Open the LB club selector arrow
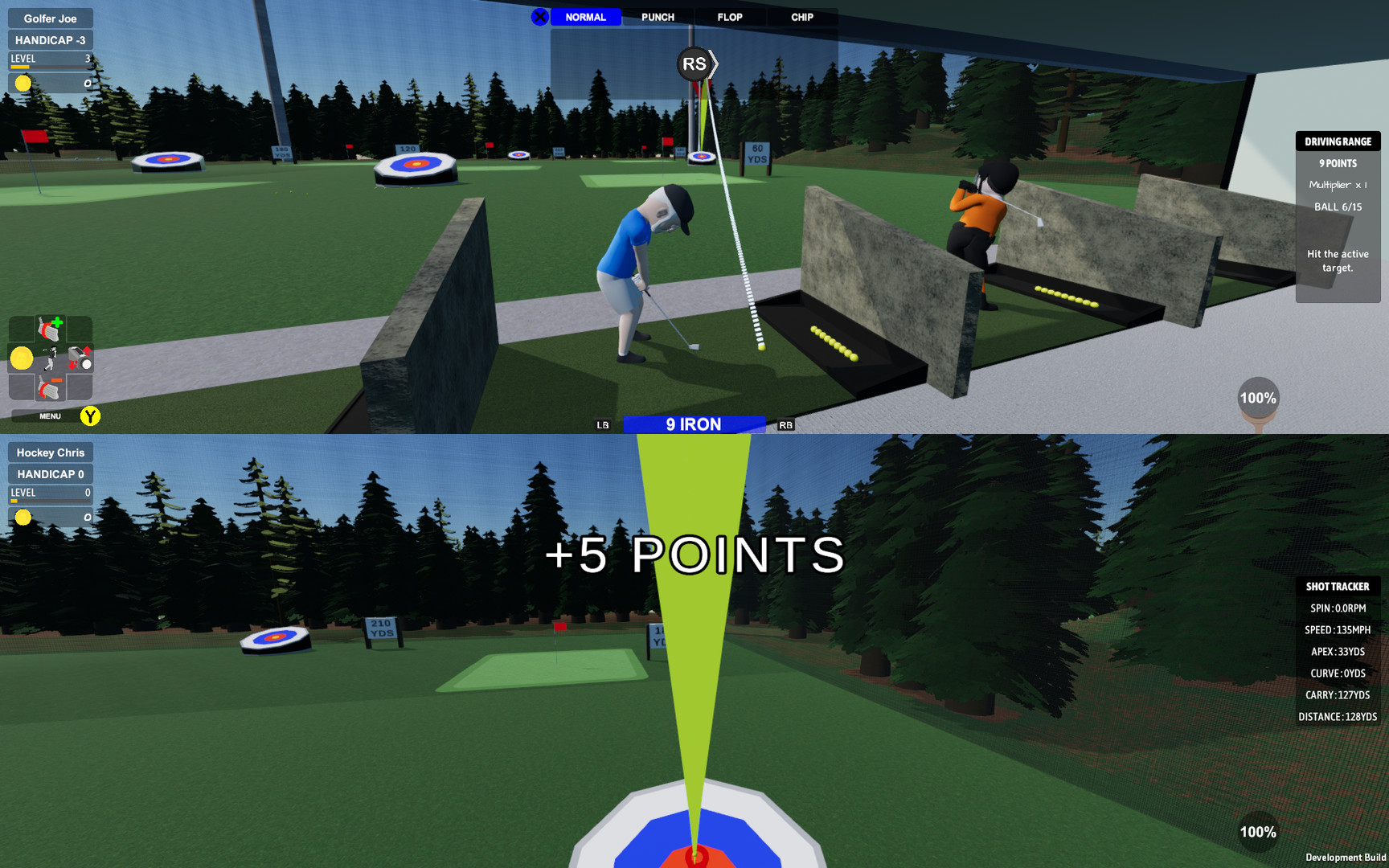Image resolution: width=1389 pixels, height=868 pixels. pos(602,424)
